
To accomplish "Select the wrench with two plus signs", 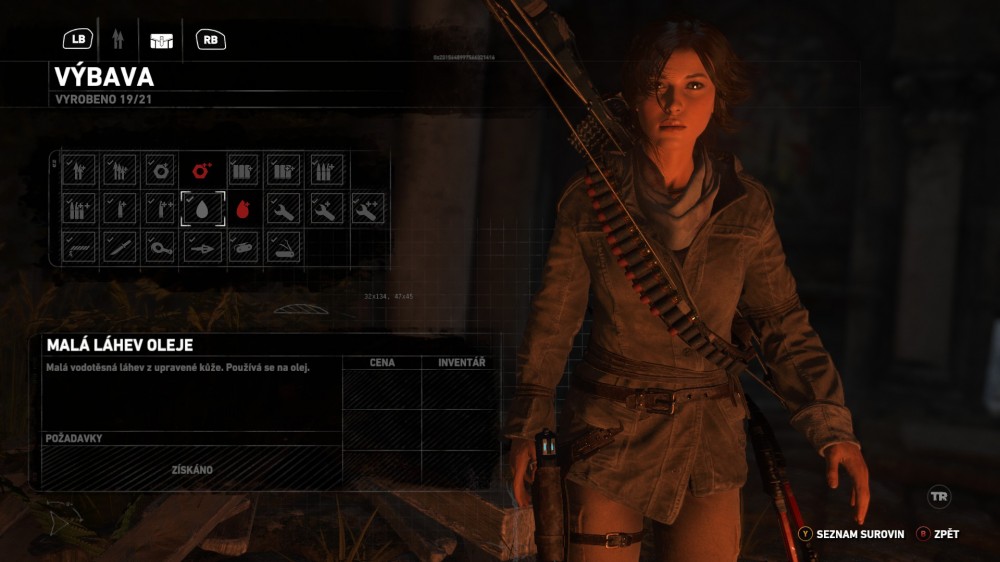I will [367, 208].
